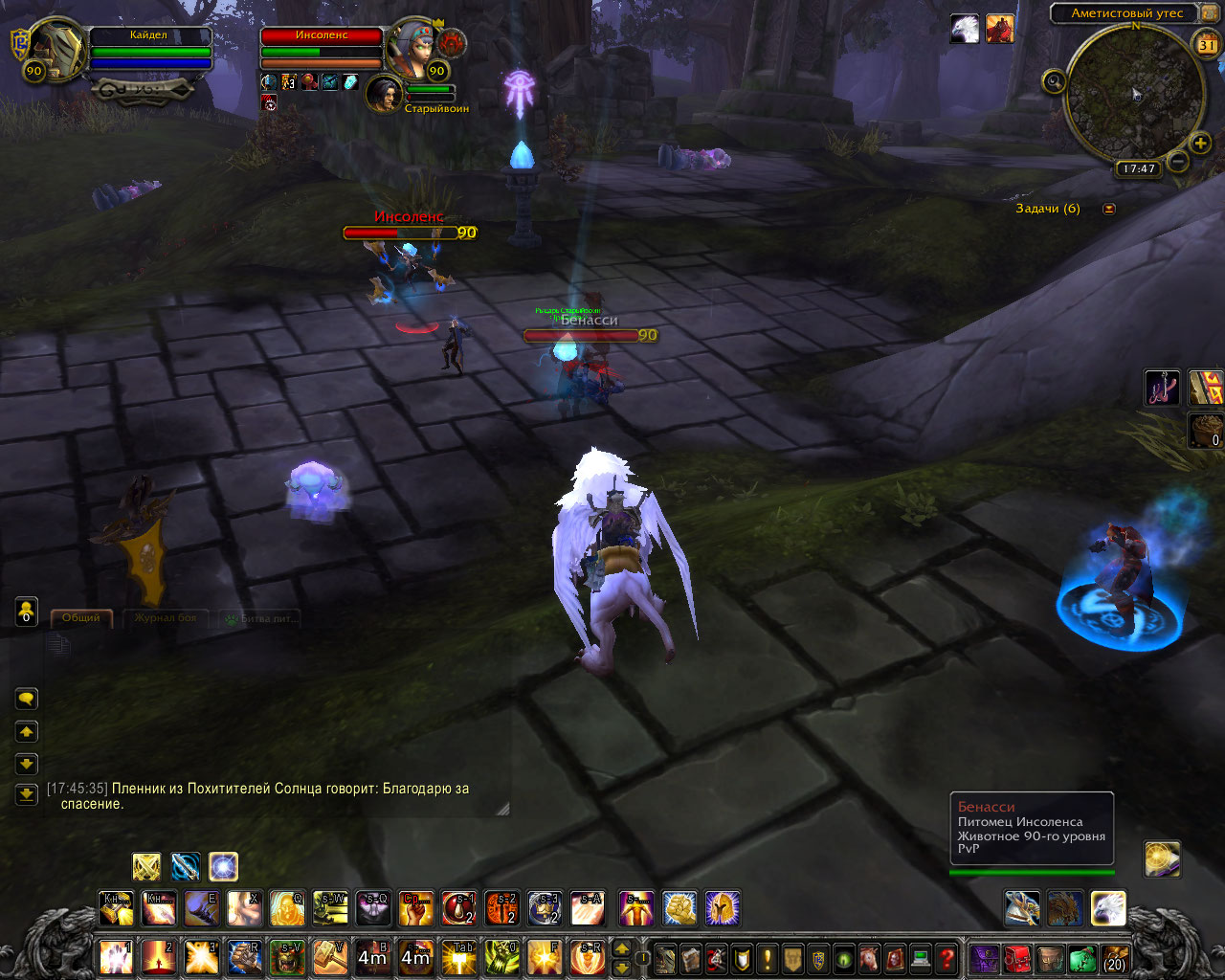Image resolution: width=1225 pixels, height=980 pixels.
Task: Activate the golden fist ability icon
Action: (x=679, y=908)
